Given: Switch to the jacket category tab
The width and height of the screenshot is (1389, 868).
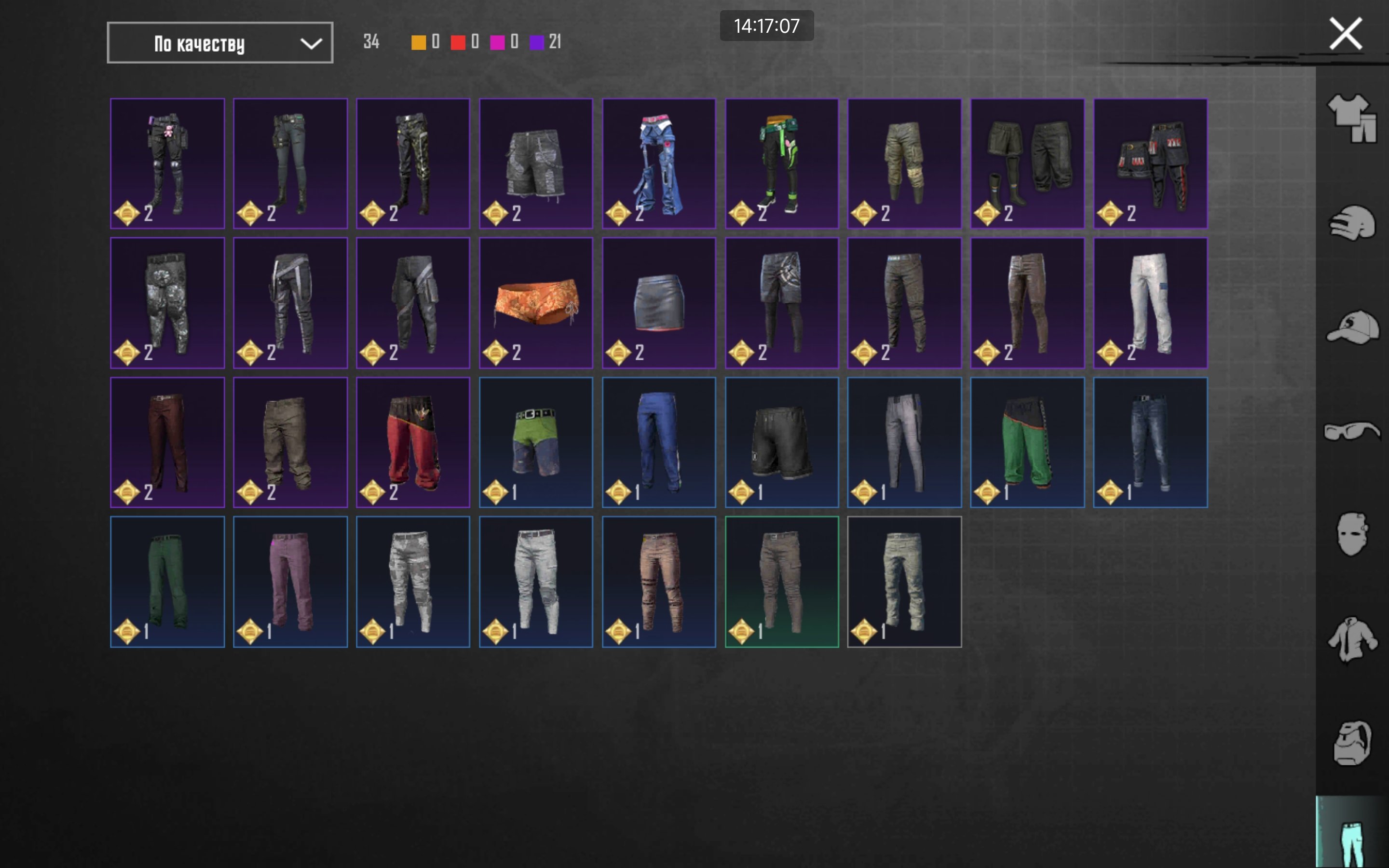Looking at the screenshot, I should pyautogui.click(x=1352, y=639).
